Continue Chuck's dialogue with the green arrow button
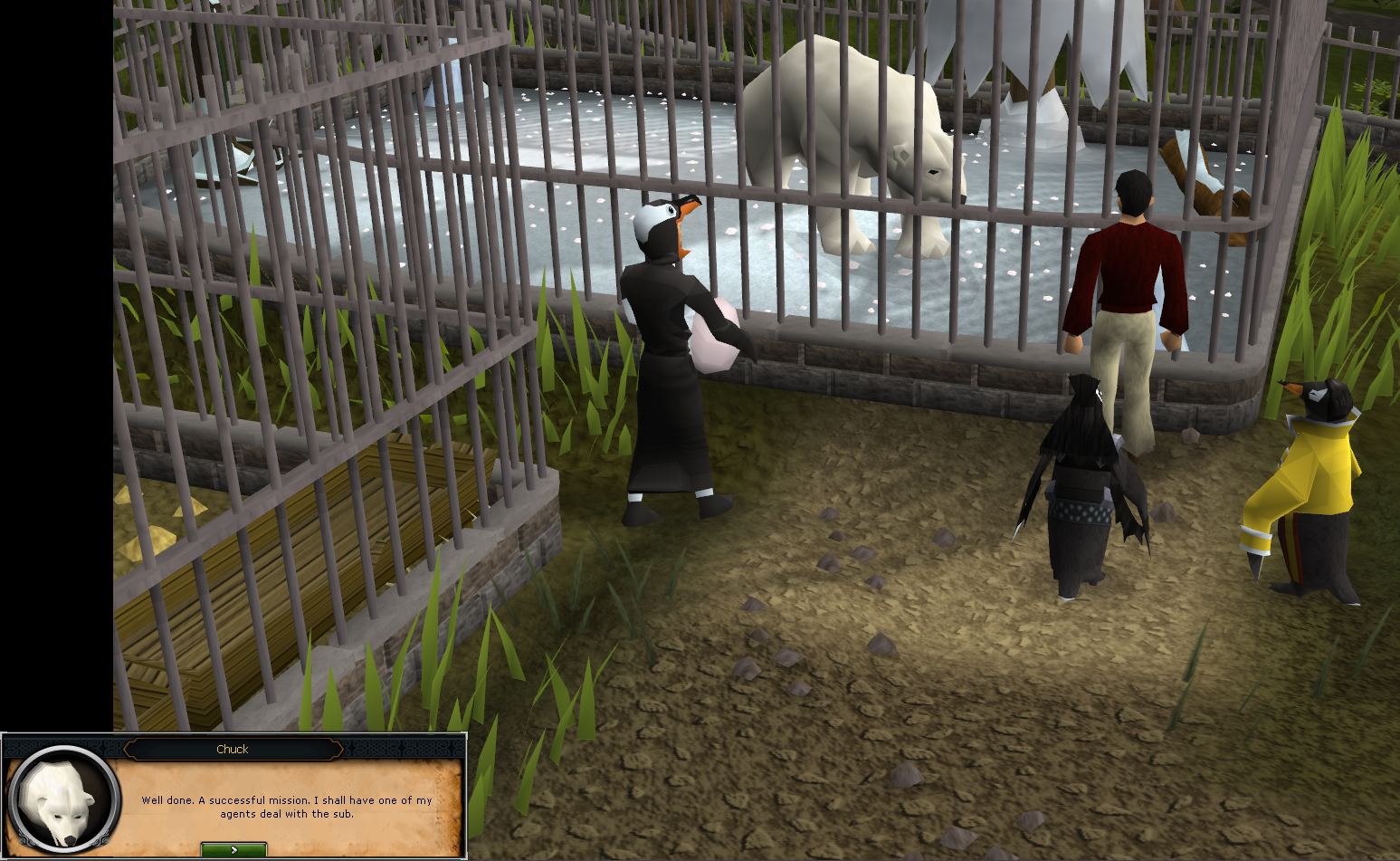Screen dimensions: 1400x861 (233, 849)
